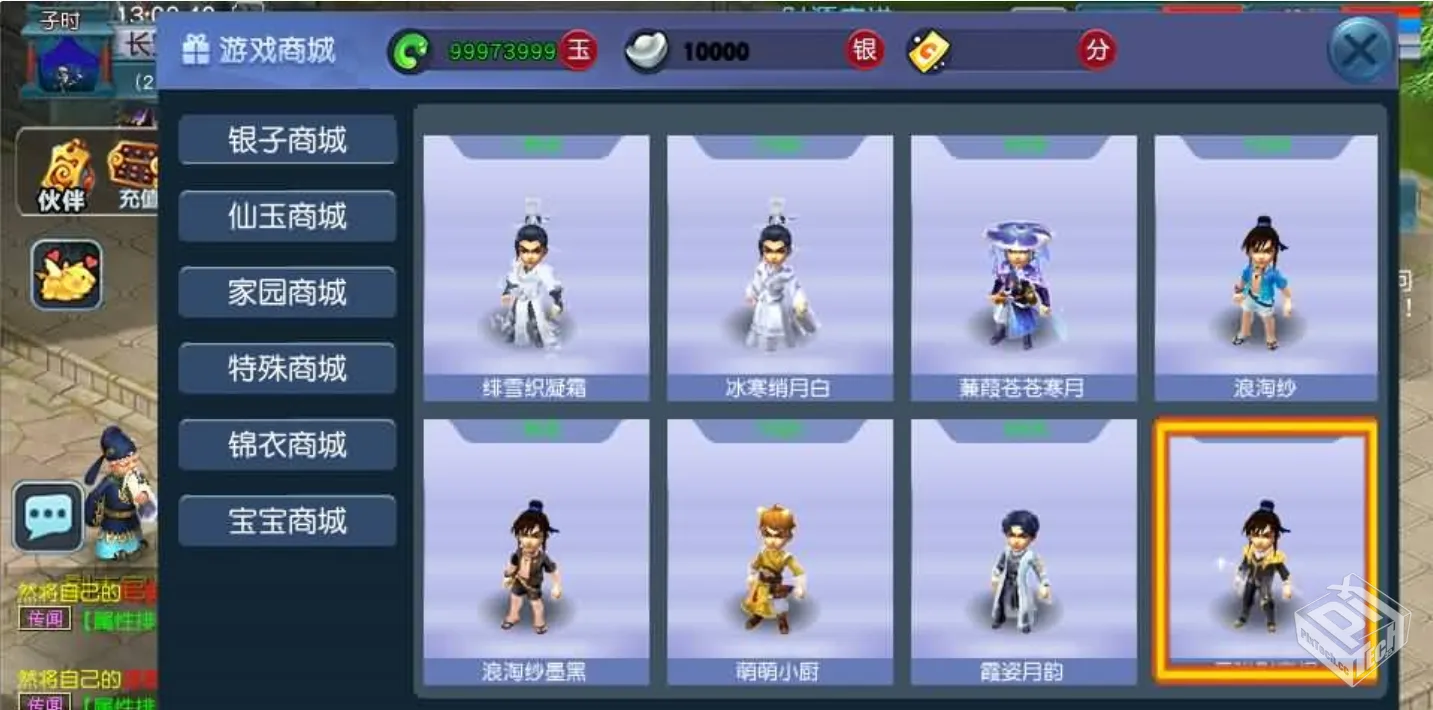Choose the 浪淘纱墨黑 outfit card

coord(536,552)
